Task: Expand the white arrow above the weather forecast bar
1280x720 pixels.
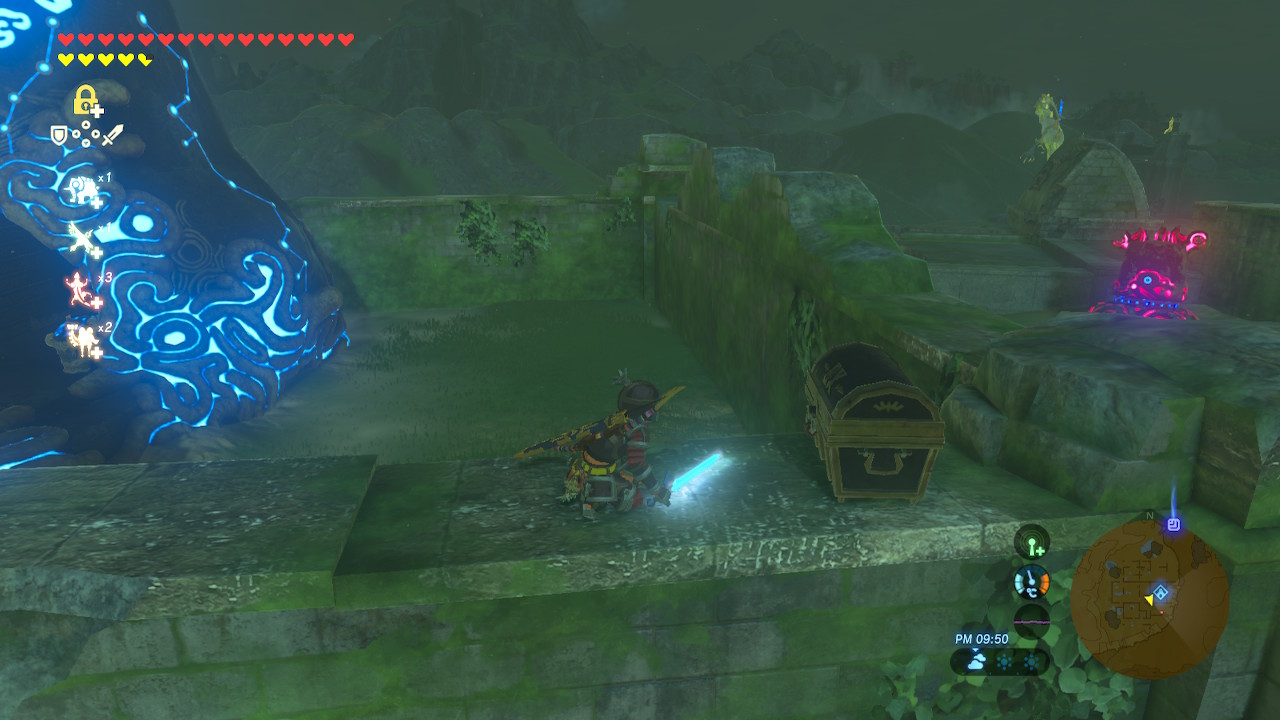Action: tap(976, 650)
